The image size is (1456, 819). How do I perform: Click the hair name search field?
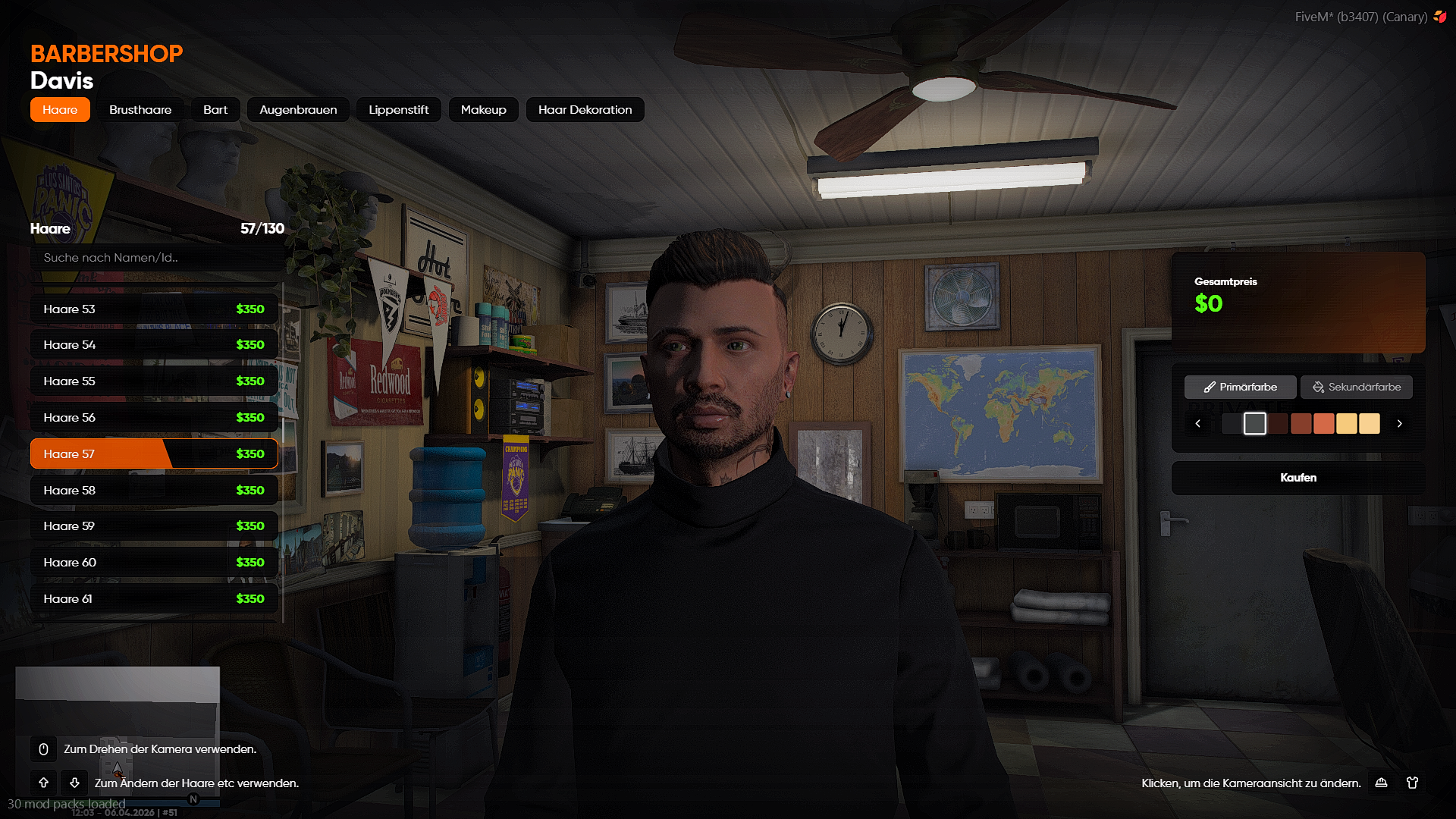click(x=155, y=258)
